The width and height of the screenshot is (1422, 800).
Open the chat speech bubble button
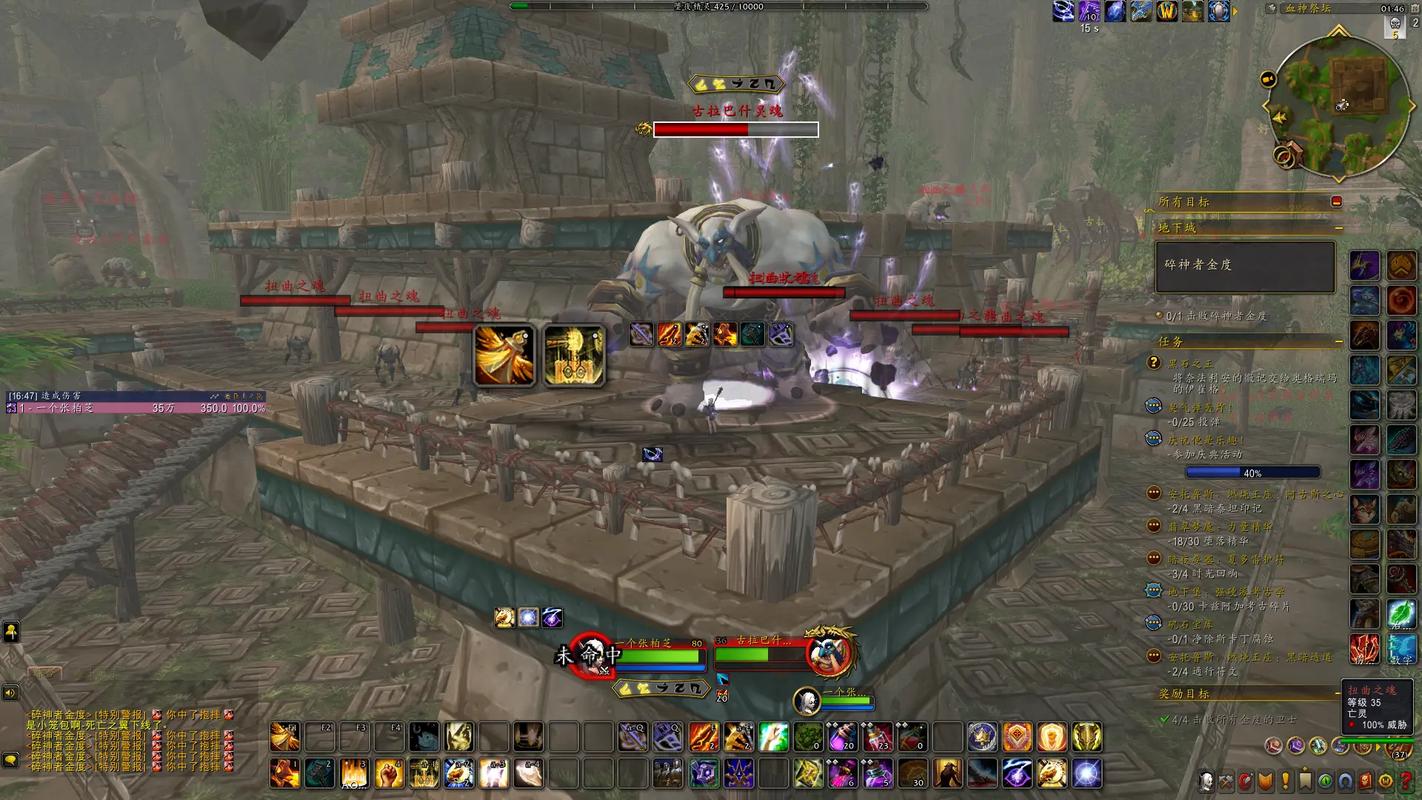(x=11, y=760)
